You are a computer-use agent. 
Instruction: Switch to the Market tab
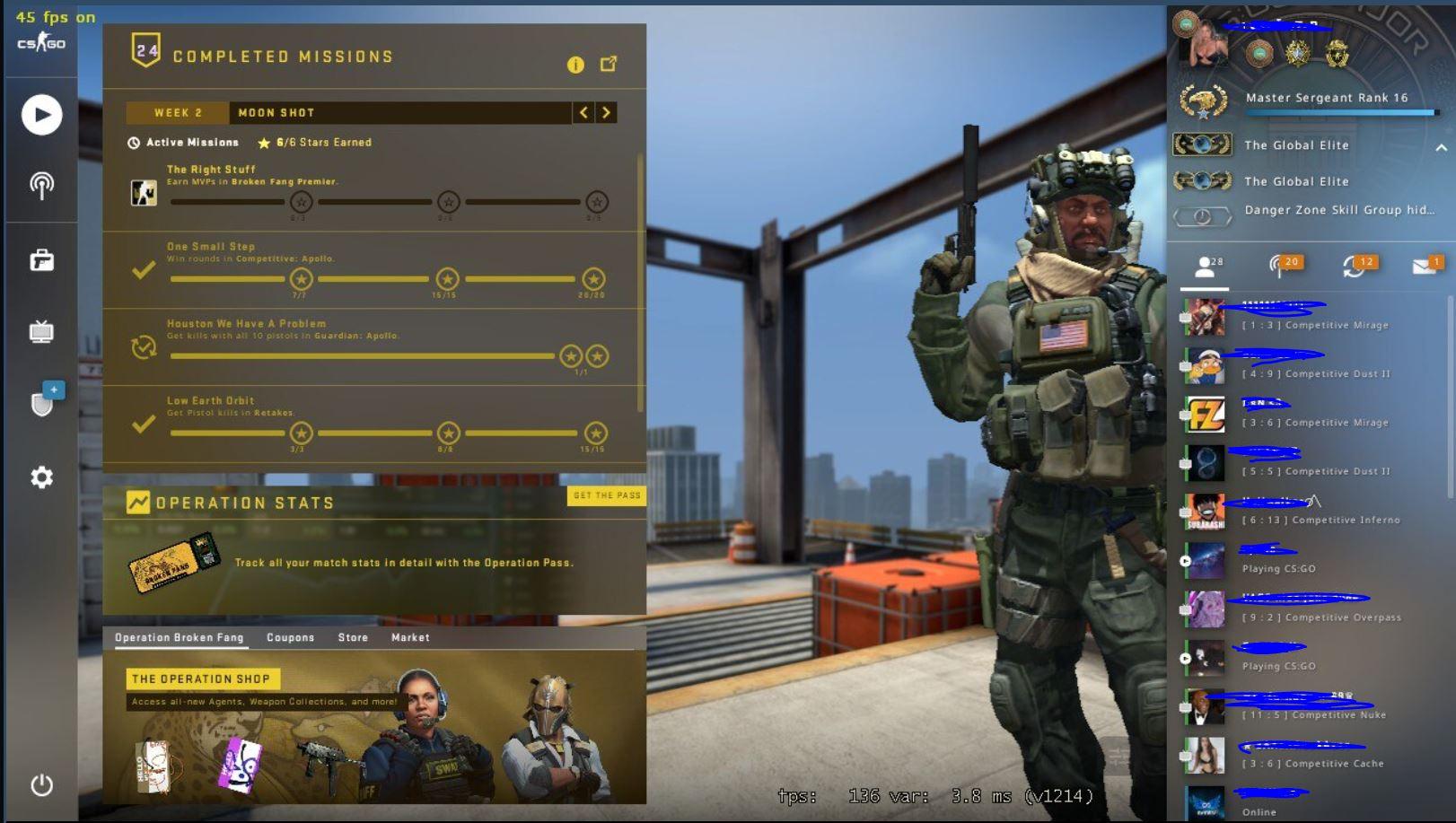pos(410,637)
